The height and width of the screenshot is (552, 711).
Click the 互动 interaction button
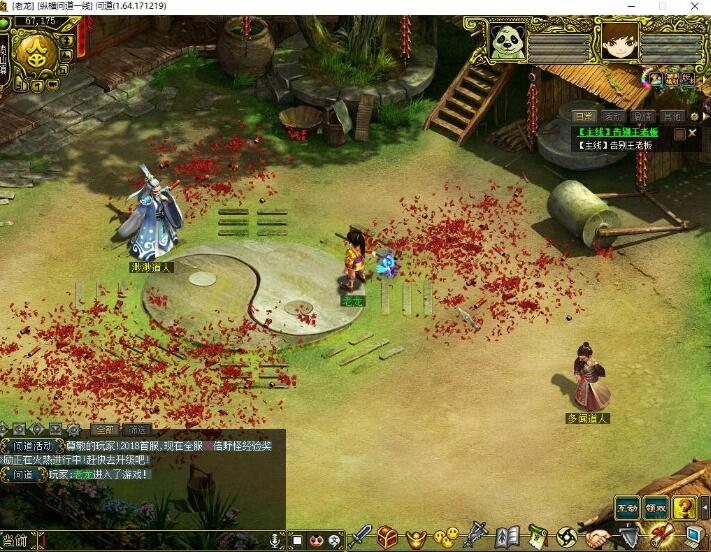pos(626,507)
